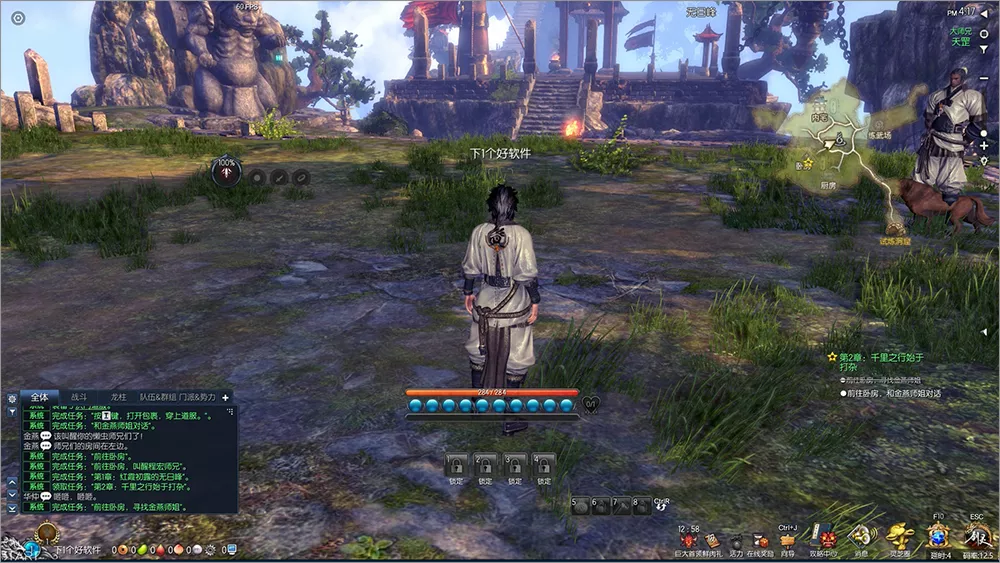Open the system settings gear in top-left corner
1000x563 pixels.
[x=18, y=18]
